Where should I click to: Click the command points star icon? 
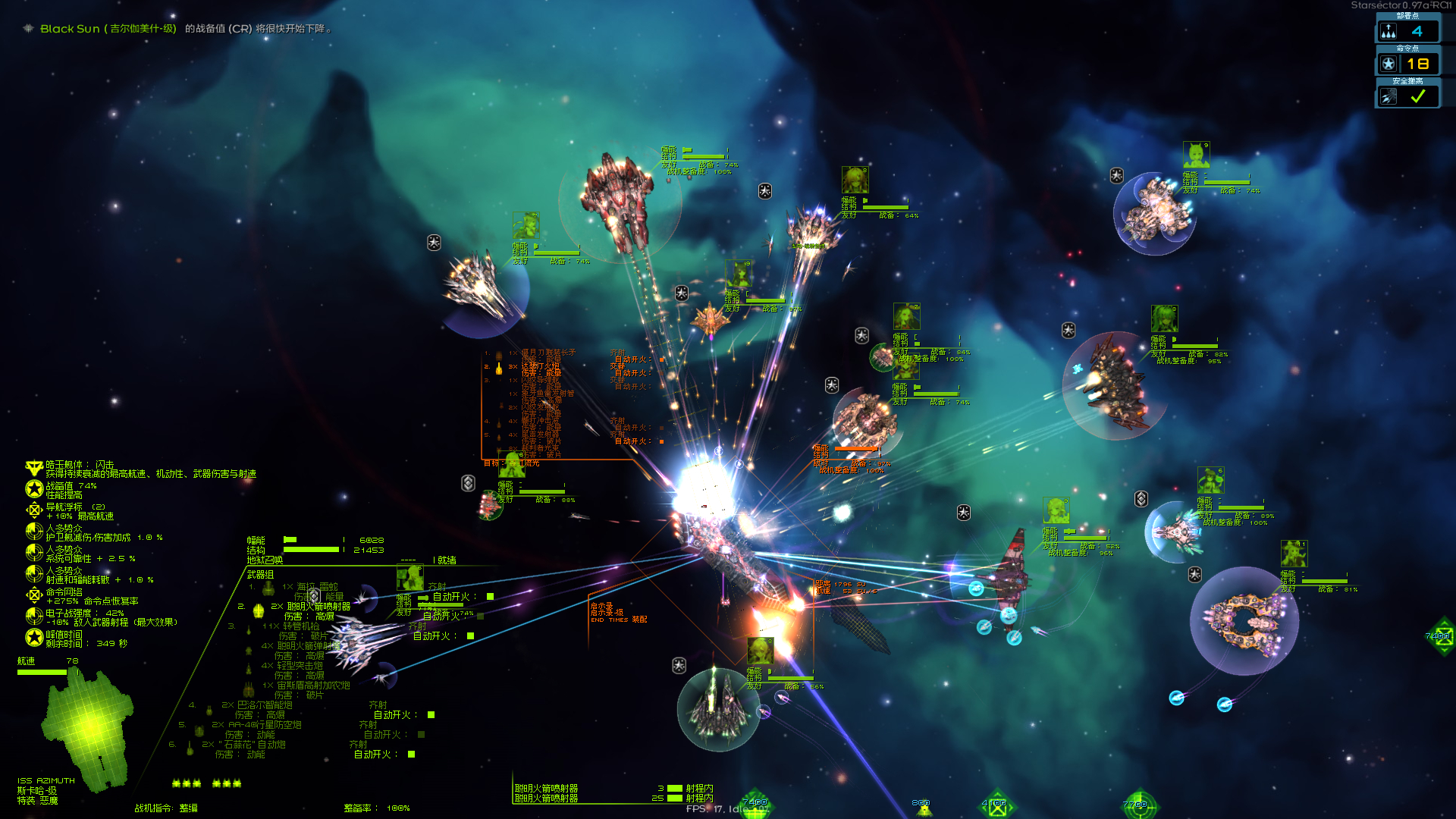pyautogui.click(x=1389, y=64)
